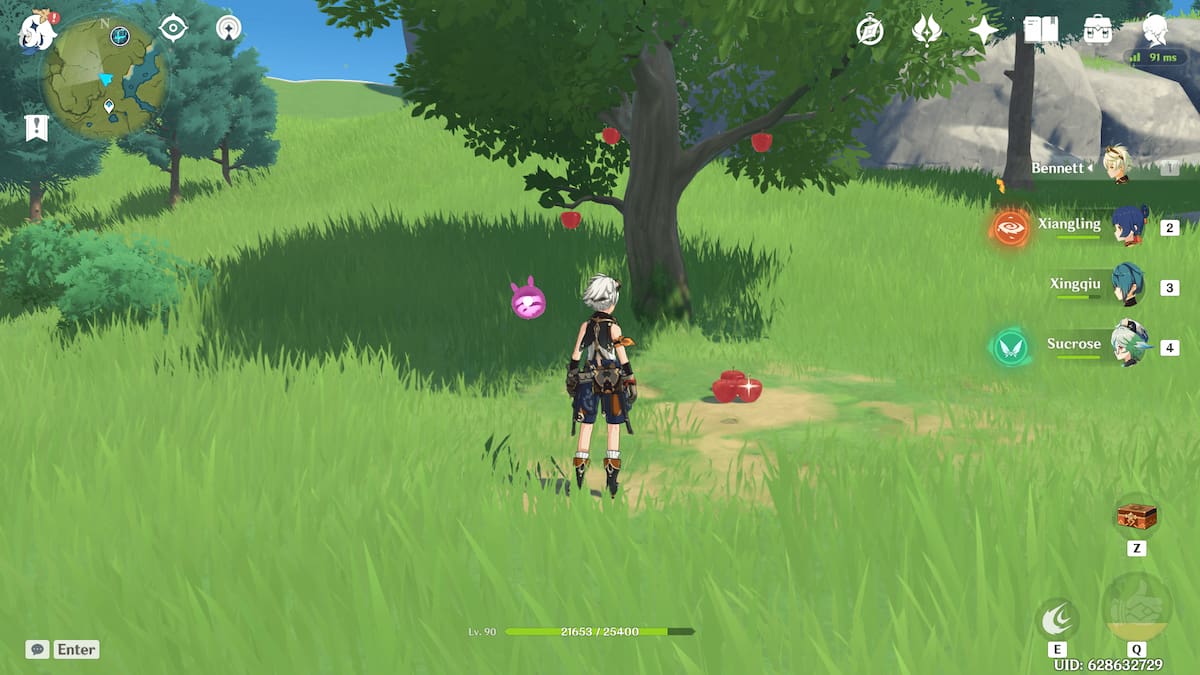
Task: Open the Battle Pass winged icon
Action: click(x=927, y=31)
